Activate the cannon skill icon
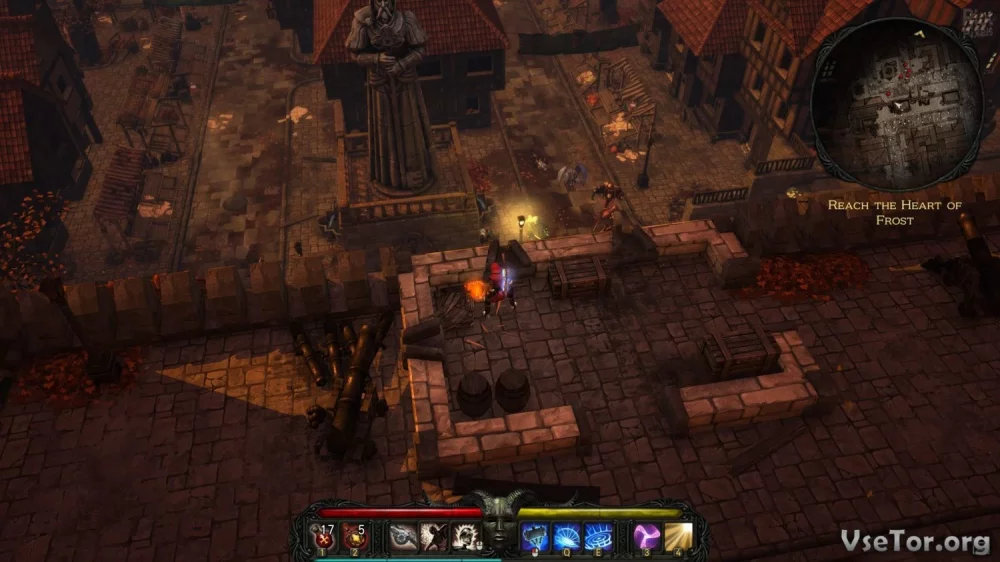This screenshot has height=562, width=1000. 403,537
